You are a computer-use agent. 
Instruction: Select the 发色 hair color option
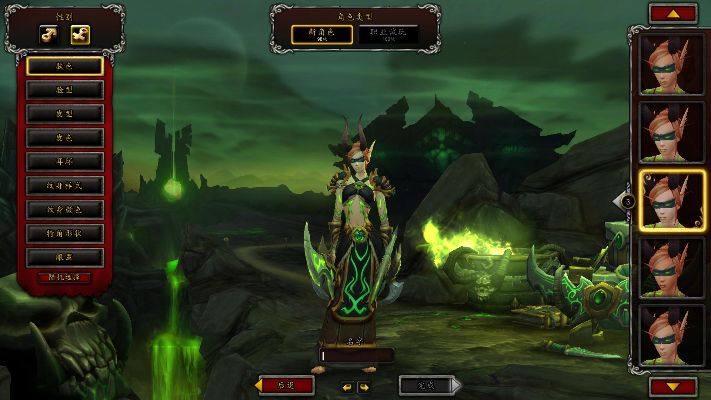point(64,137)
